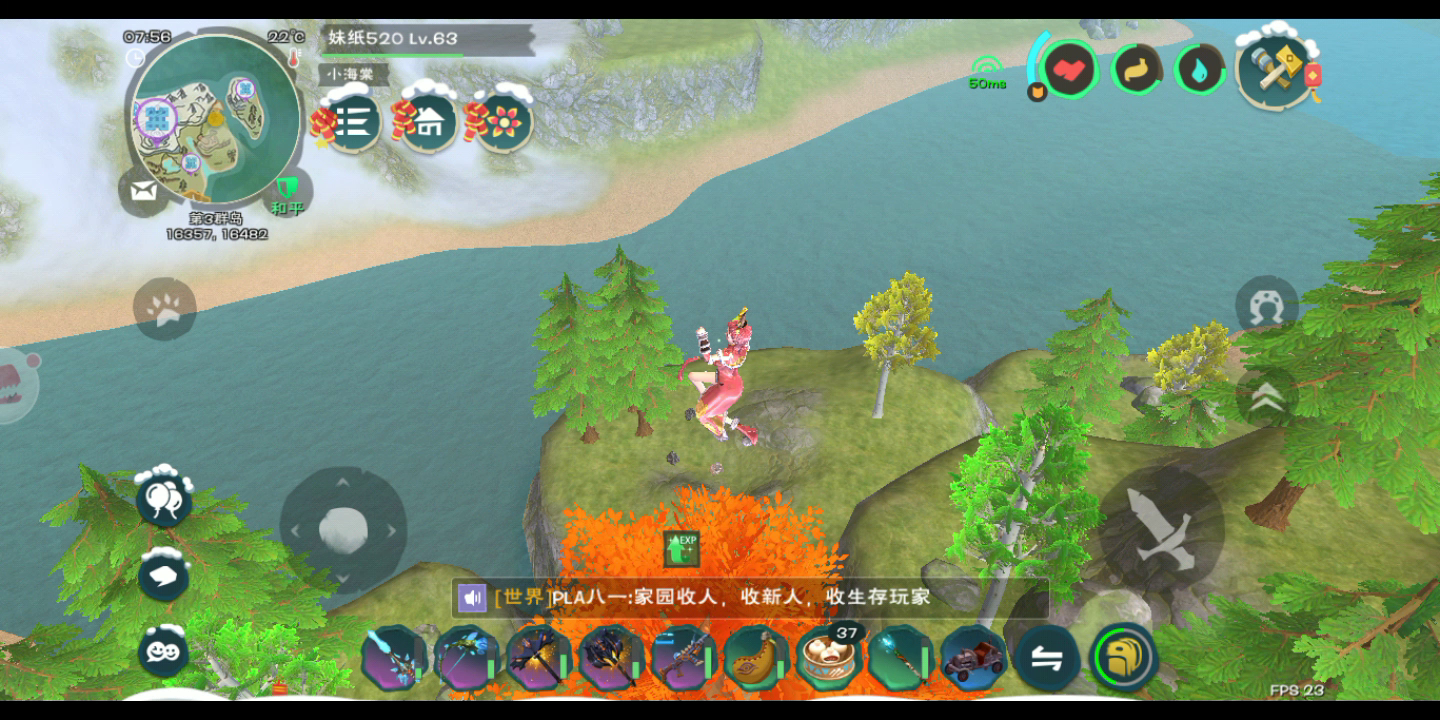Image resolution: width=1440 pixels, height=720 pixels.
Task: Open the mail envelope icon
Action: click(x=143, y=193)
